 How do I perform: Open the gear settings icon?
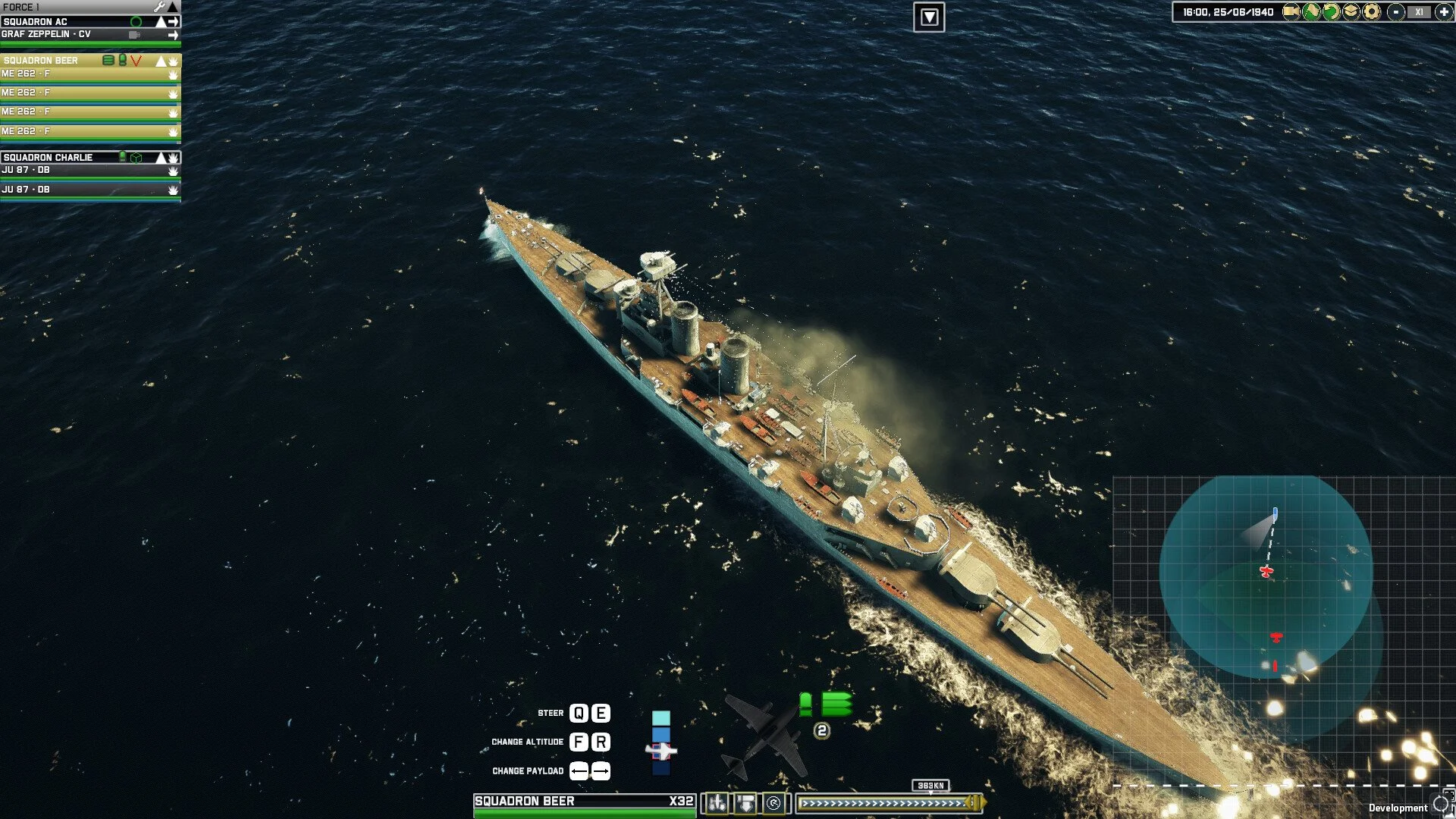(x=1371, y=11)
